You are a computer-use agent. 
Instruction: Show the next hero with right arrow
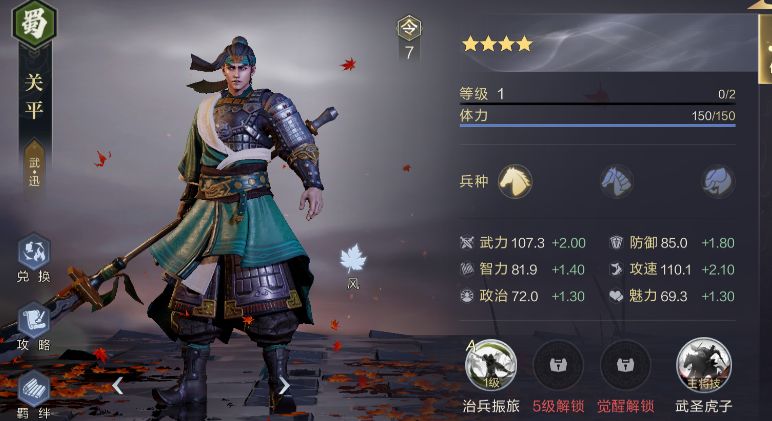point(284,385)
